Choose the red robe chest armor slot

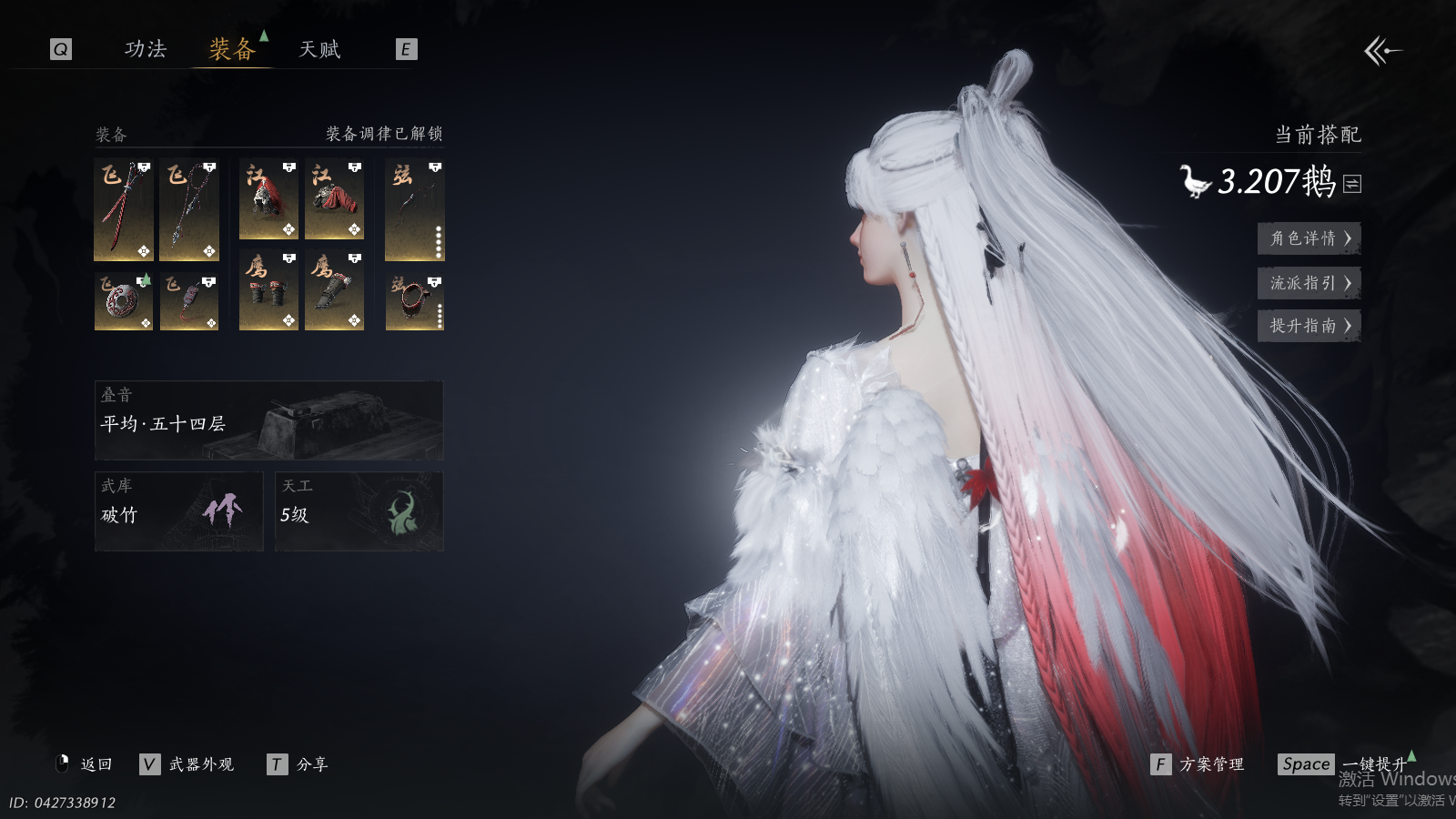pyautogui.click(x=334, y=199)
